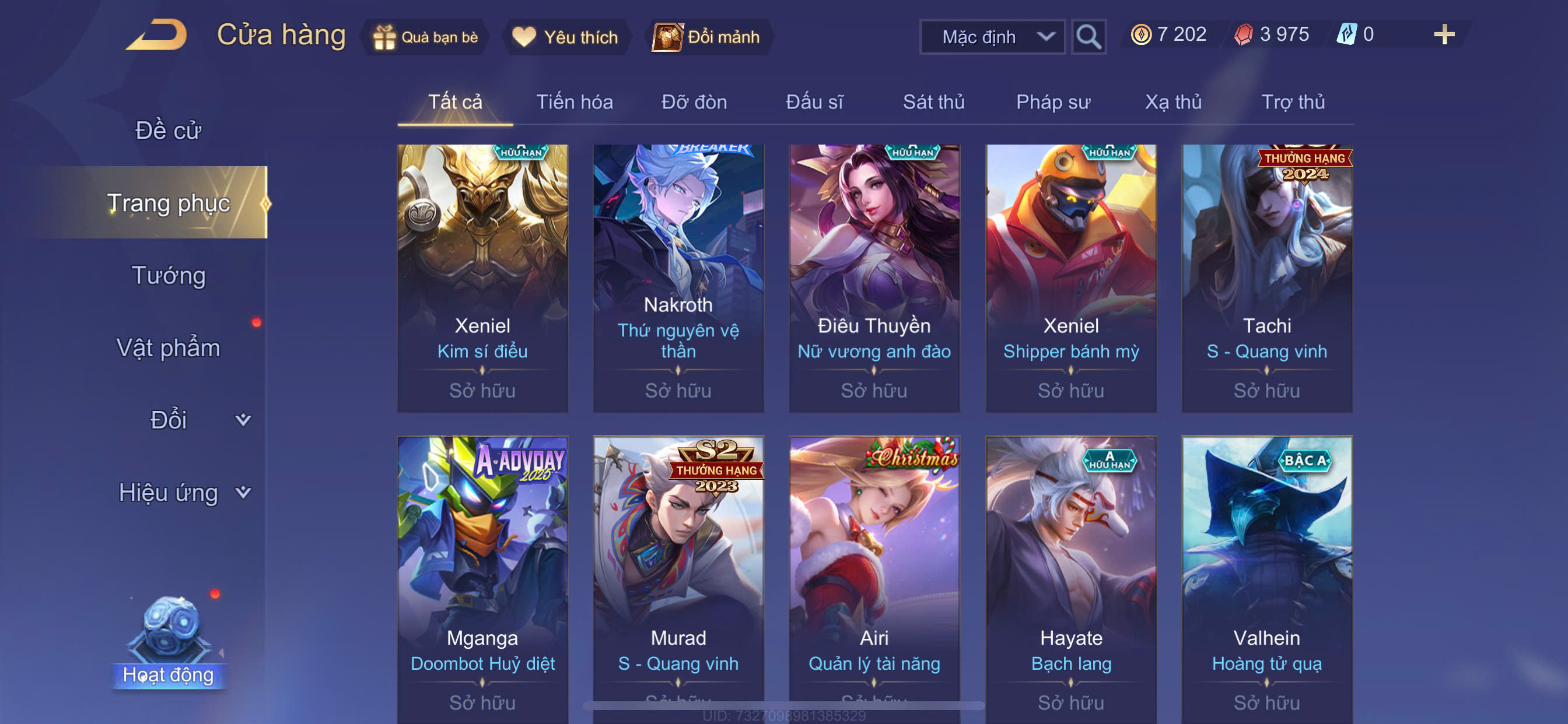Open the Tướng heroes section
This screenshot has height=724, width=1568.
[x=168, y=275]
